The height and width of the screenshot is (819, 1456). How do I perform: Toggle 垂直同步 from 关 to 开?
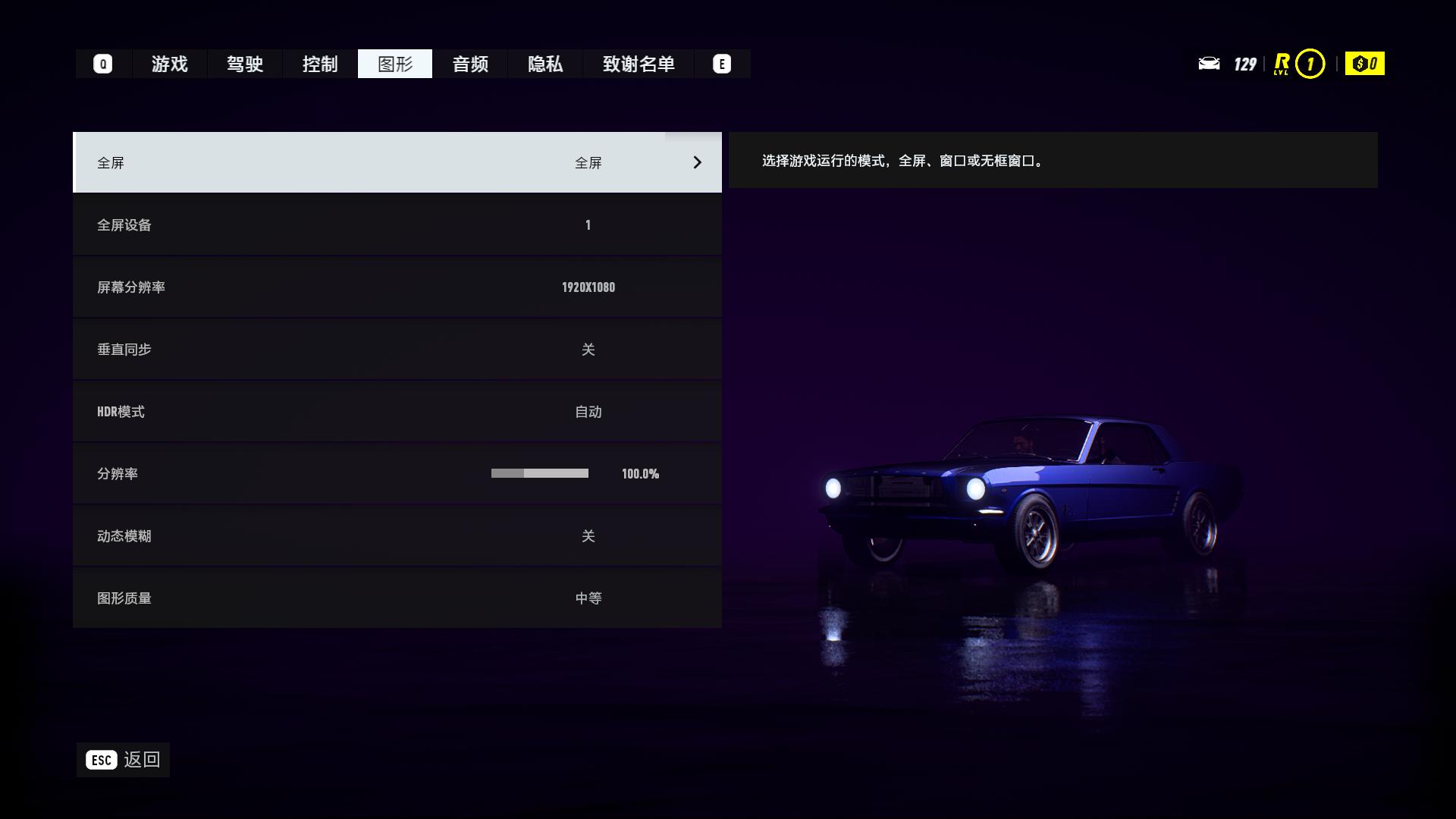pos(397,349)
